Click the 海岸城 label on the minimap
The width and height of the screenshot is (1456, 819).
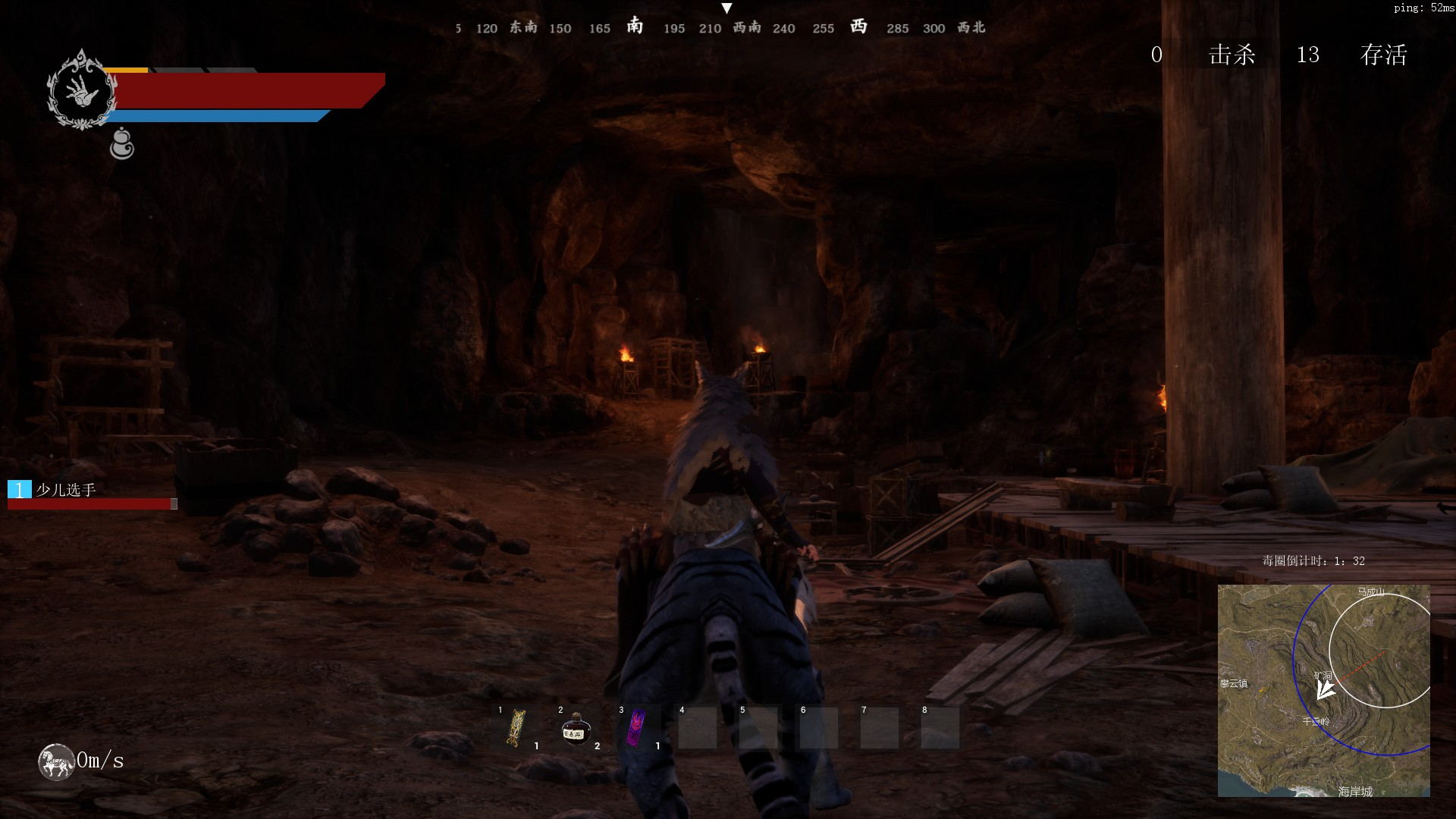coord(1354,791)
